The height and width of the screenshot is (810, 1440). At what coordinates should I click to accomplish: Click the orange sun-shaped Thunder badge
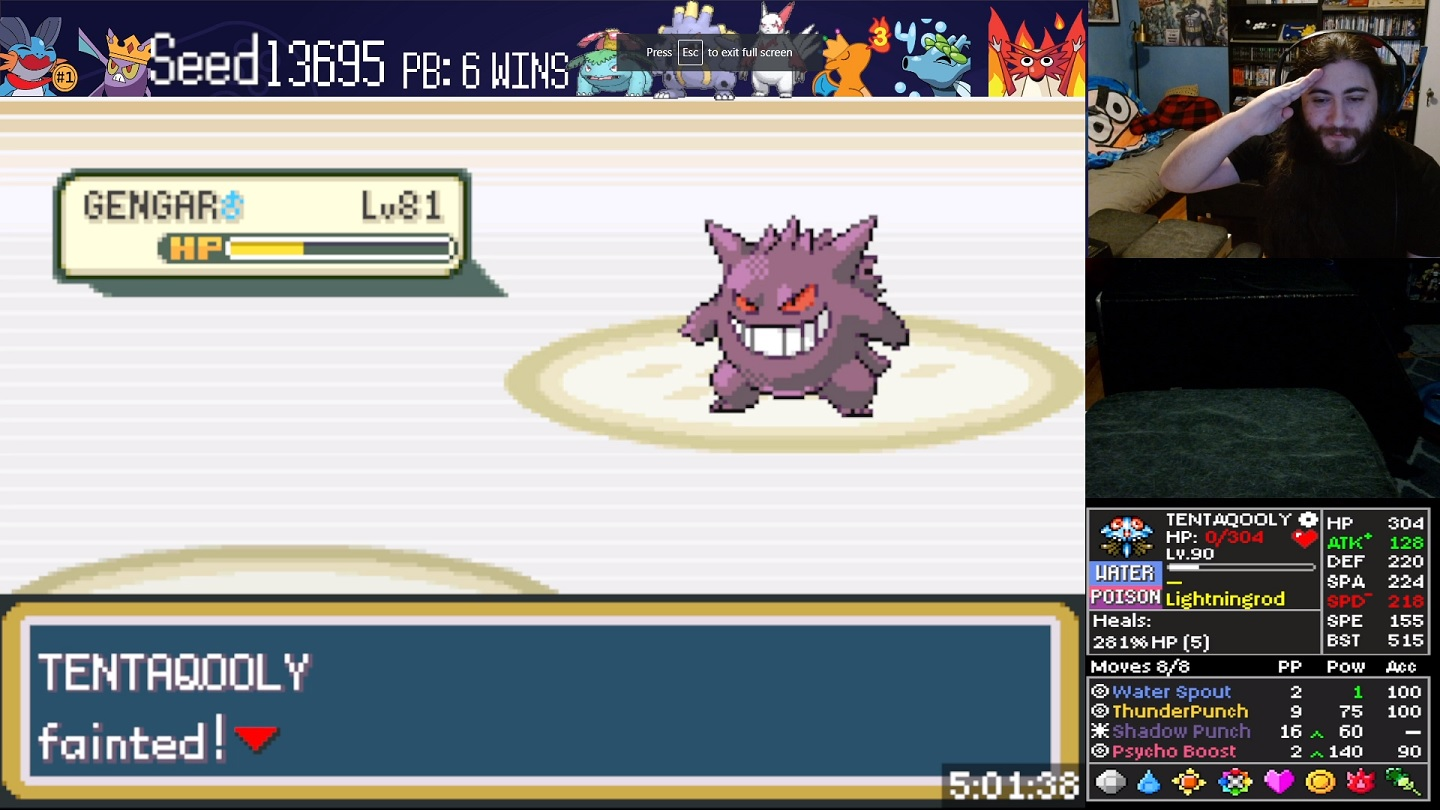pyautogui.click(x=1190, y=782)
